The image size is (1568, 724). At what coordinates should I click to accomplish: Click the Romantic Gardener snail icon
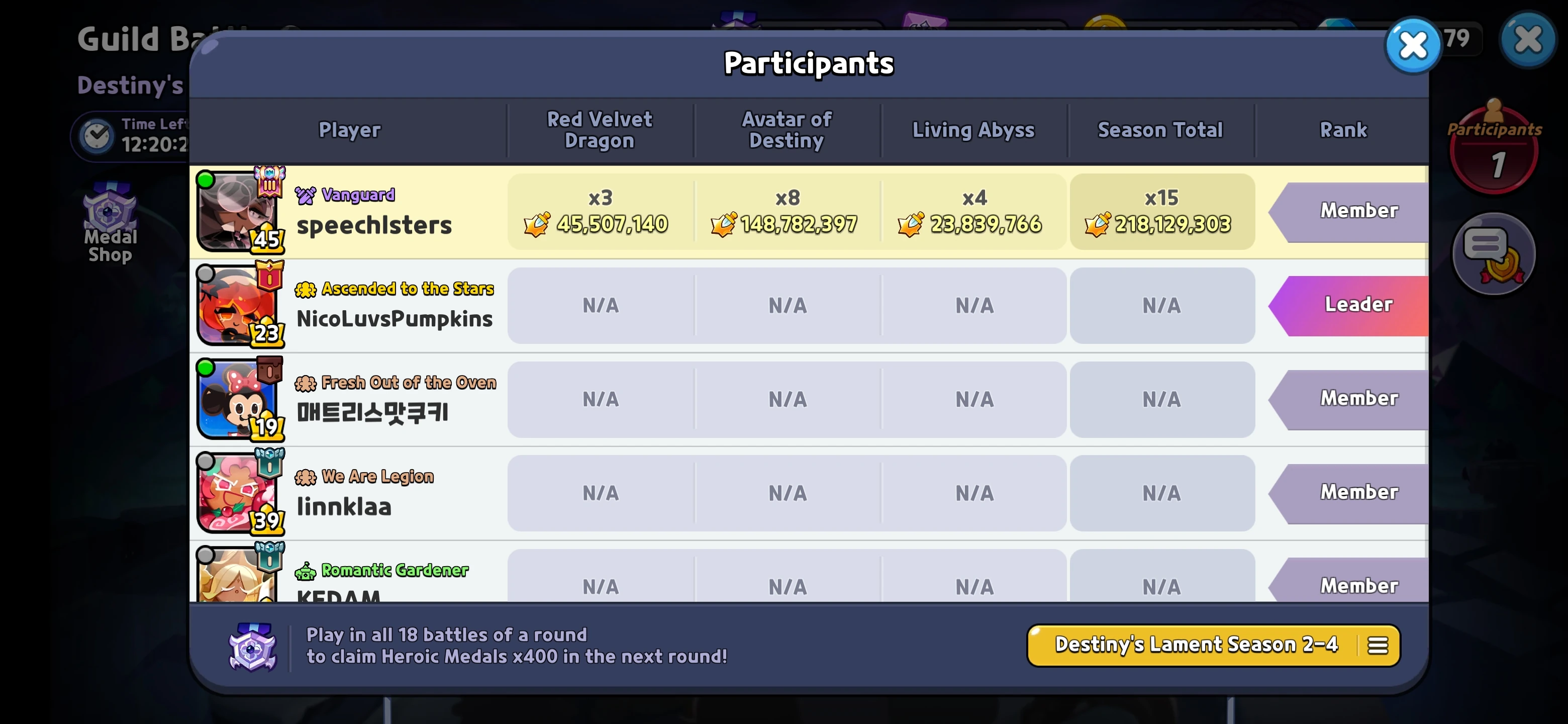point(306,570)
